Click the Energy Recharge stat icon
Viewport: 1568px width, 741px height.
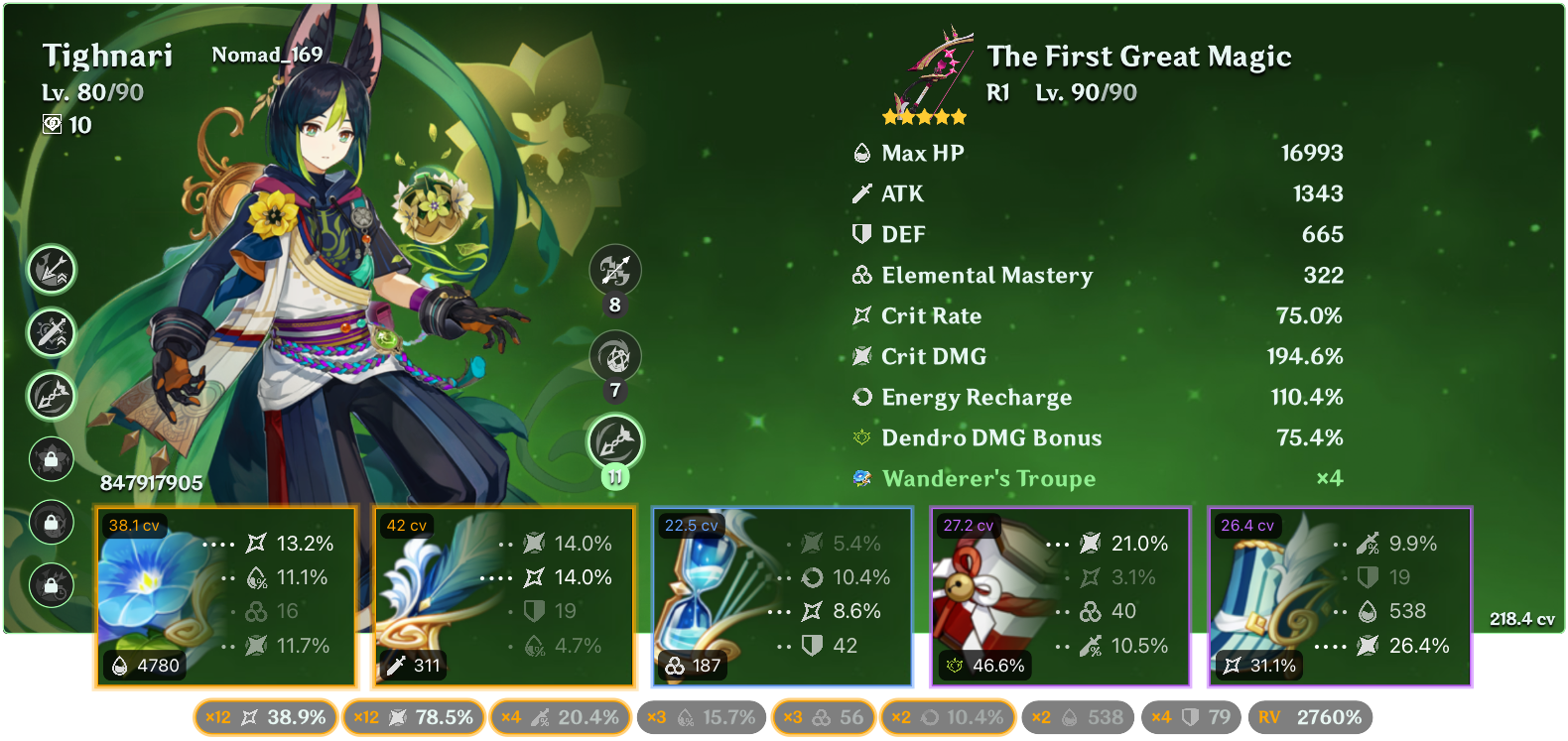pos(860,397)
